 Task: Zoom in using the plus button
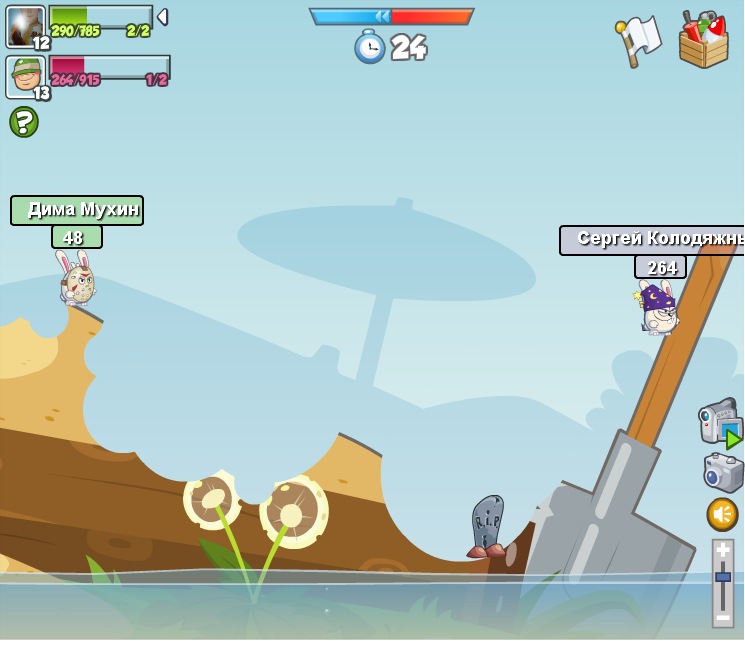coord(722,549)
